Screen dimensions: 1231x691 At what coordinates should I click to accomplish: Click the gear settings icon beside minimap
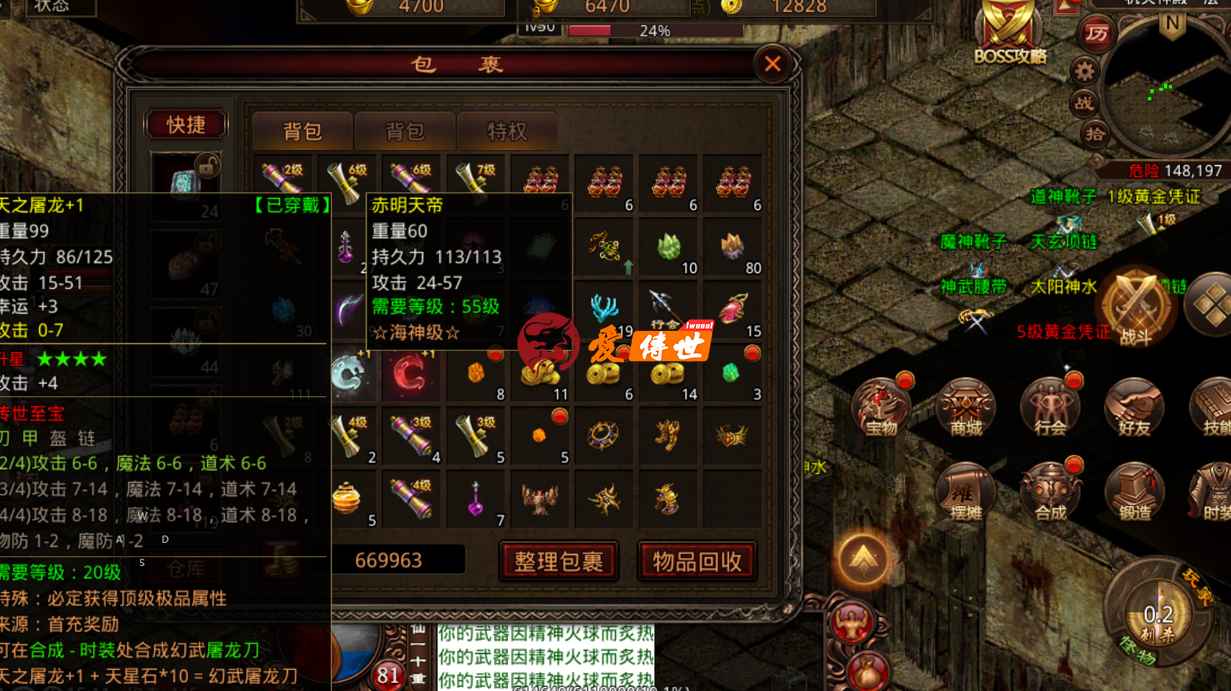(1084, 70)
